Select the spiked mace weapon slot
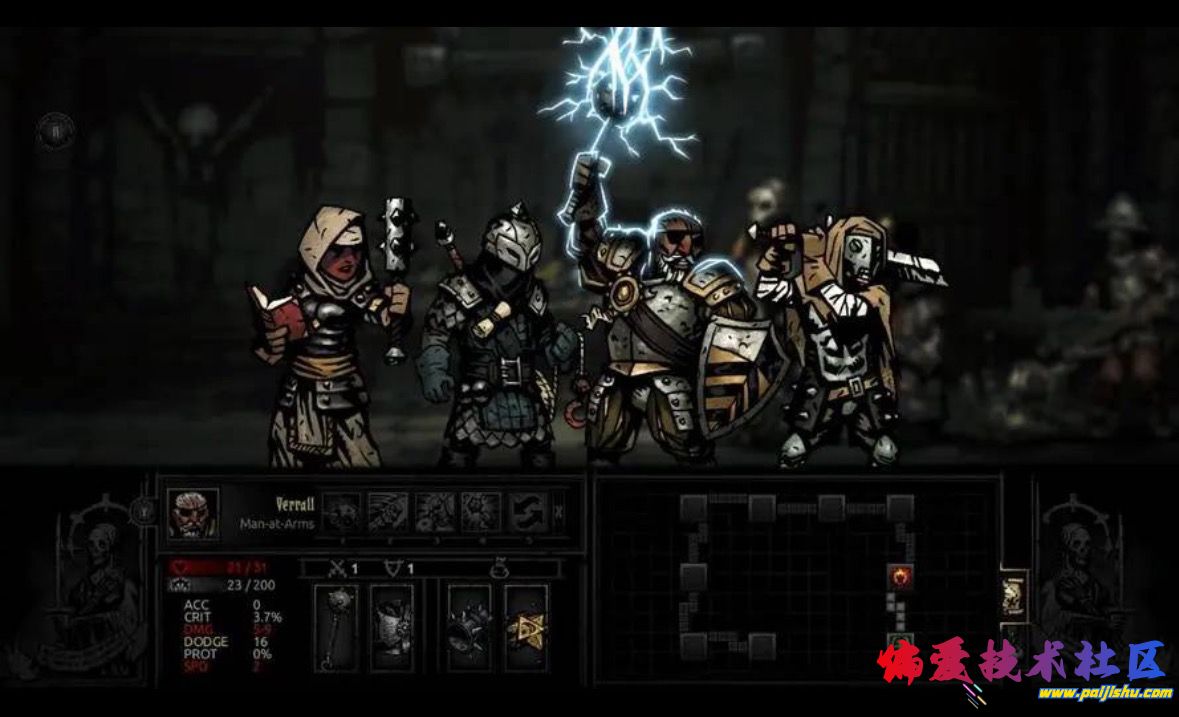1179x717 pixels. click(336, 628)
